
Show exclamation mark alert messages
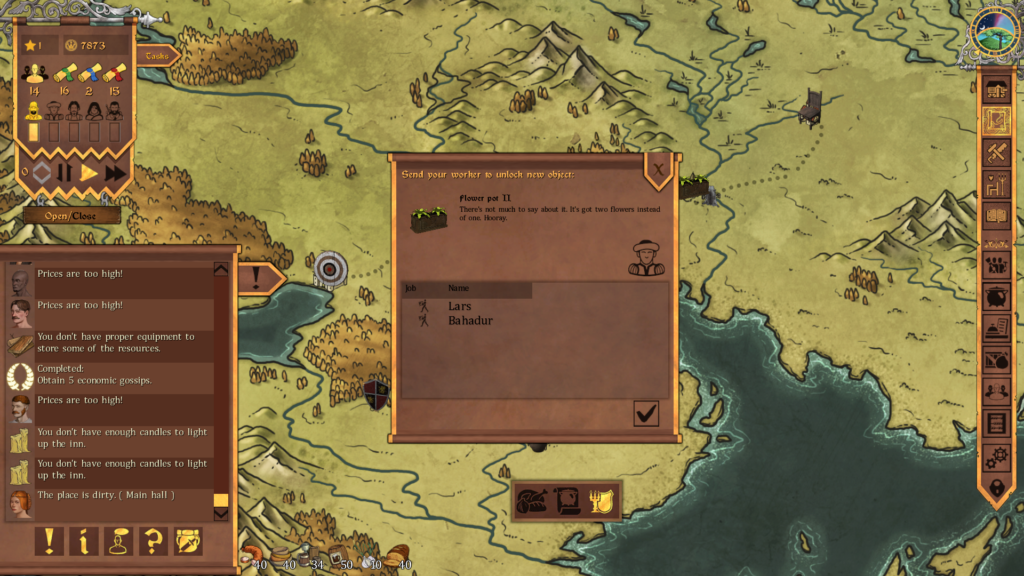(x=48, y=541)
